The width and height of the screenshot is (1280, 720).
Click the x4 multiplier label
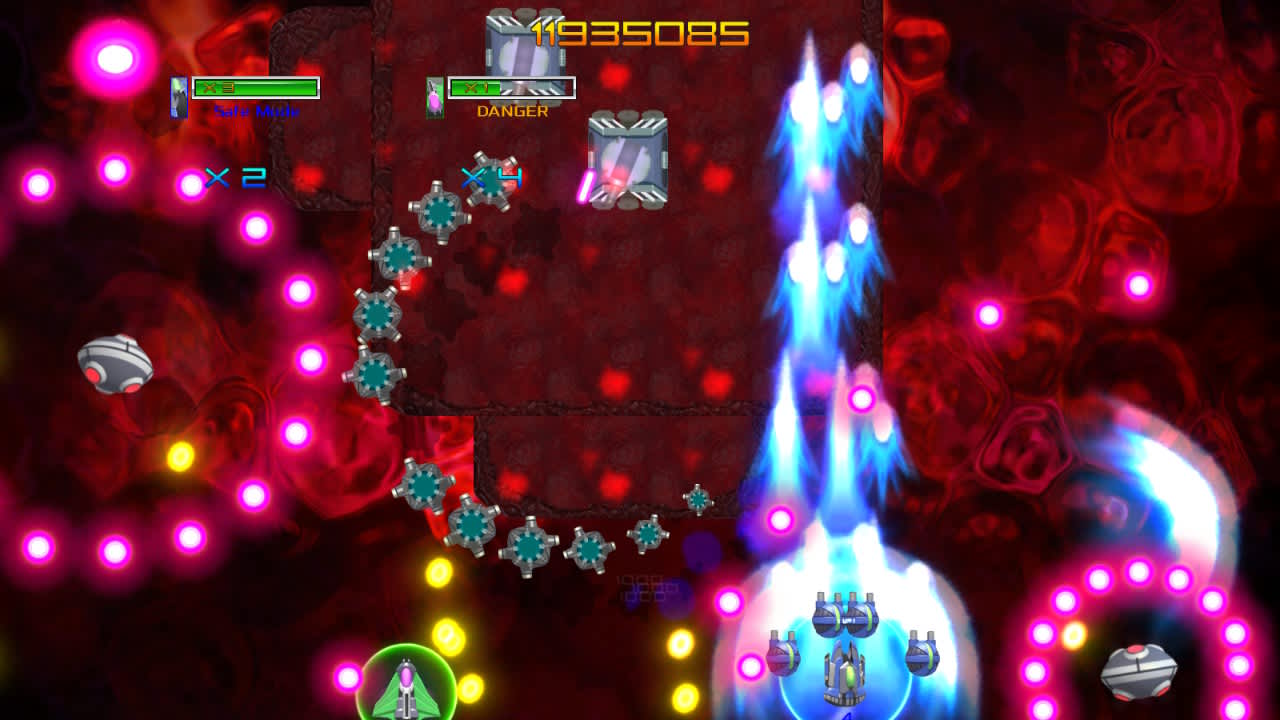point(490,177)
